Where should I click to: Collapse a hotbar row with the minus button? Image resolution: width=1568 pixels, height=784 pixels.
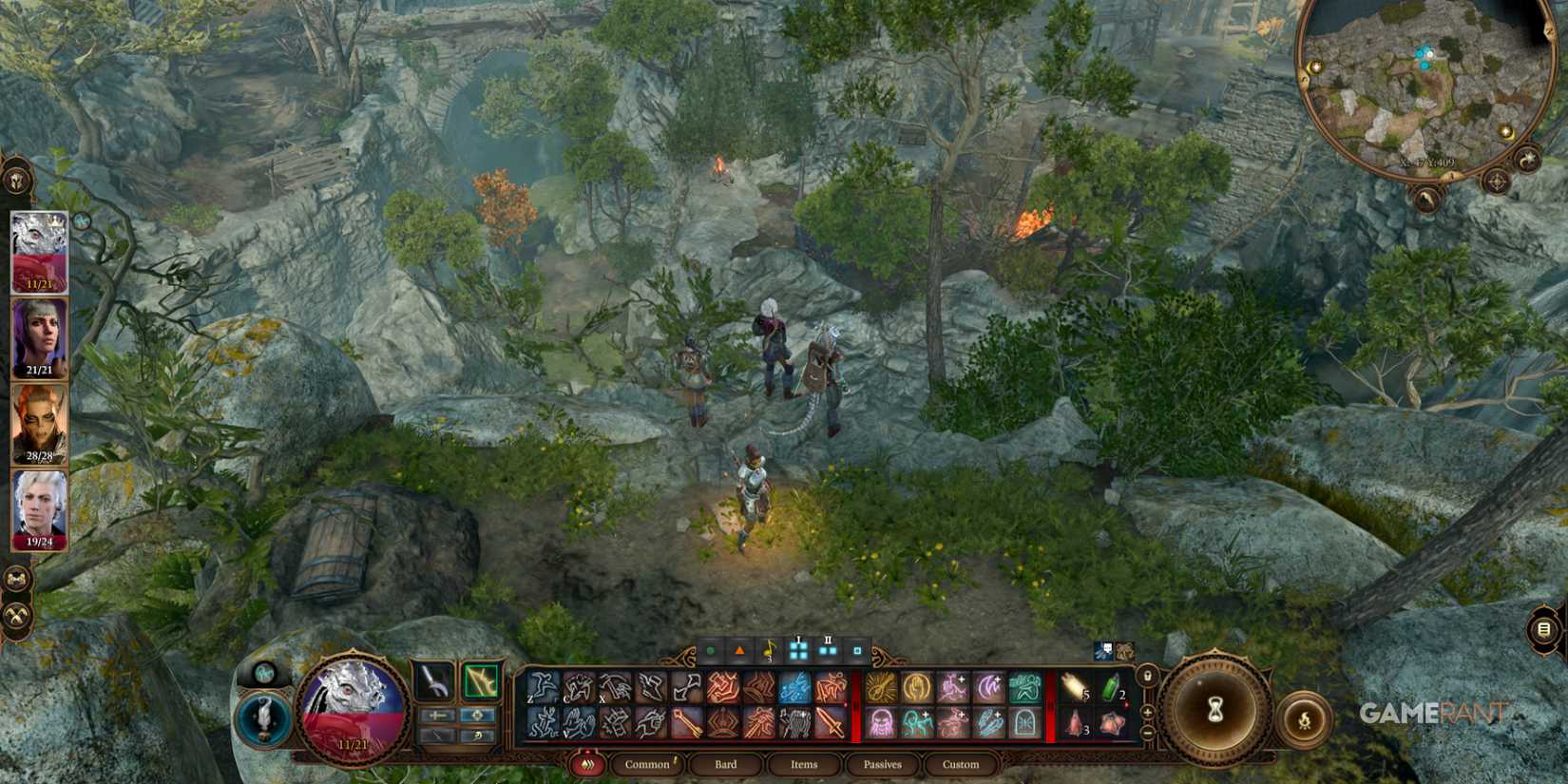[1147, 732]
